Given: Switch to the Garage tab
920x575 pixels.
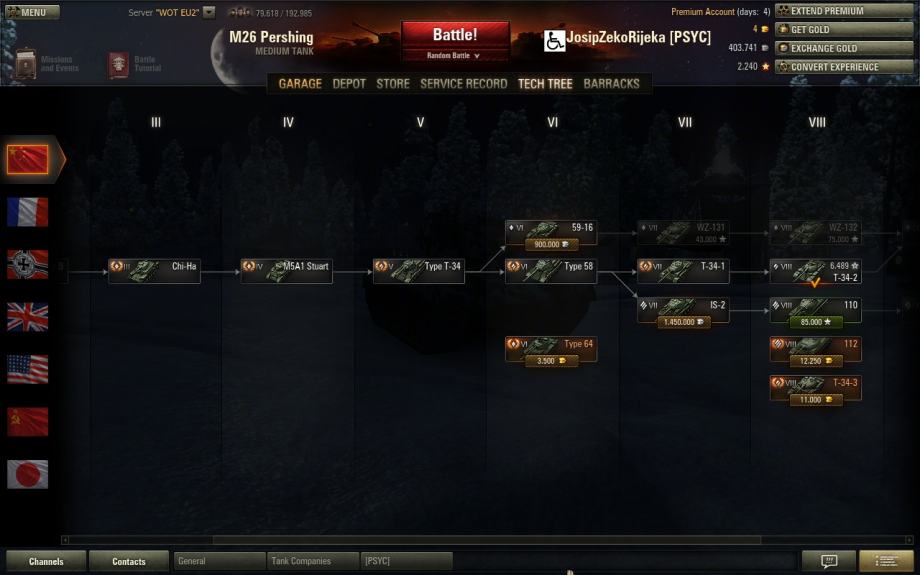Looking at the screenshot, I should (300, 84).
